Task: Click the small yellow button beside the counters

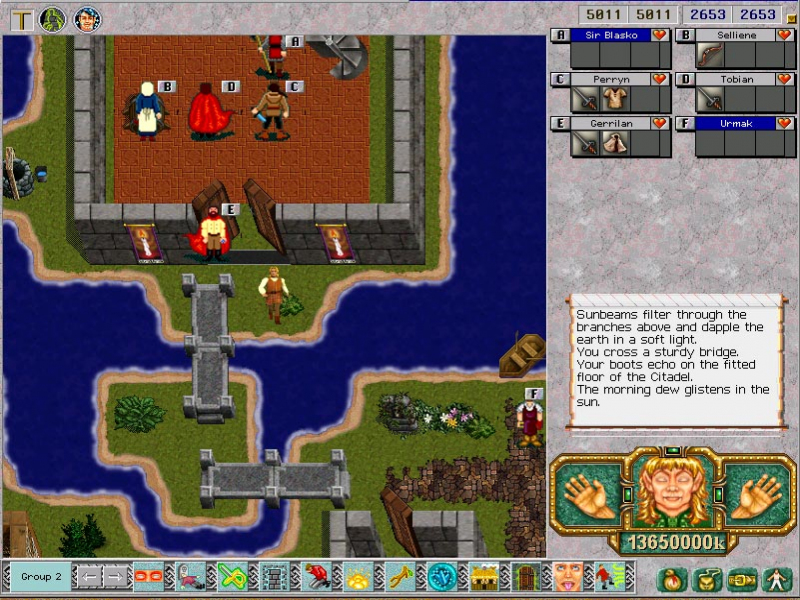Action: 791,17
